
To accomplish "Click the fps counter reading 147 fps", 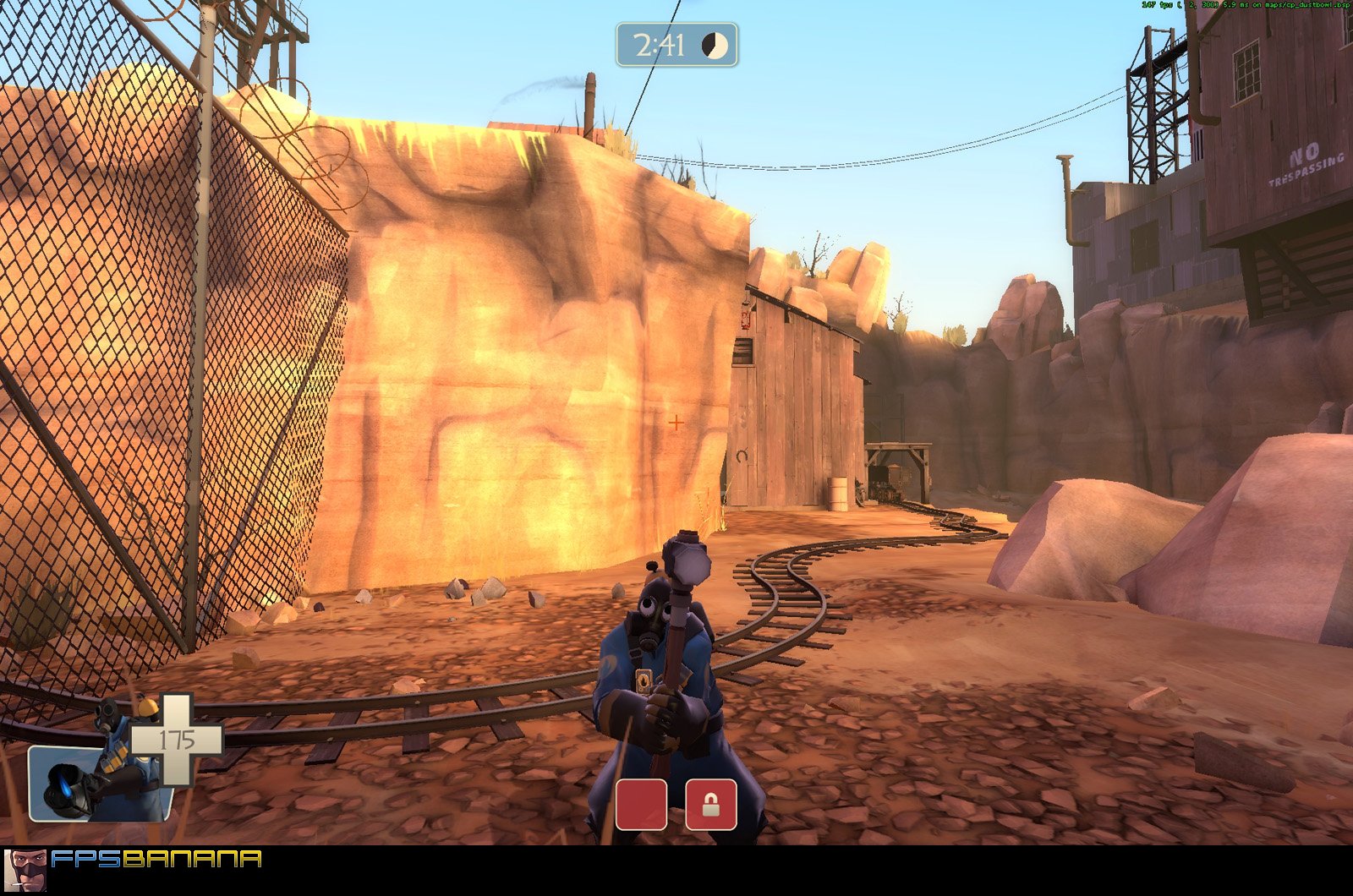I will click(x=1157, y=4).
